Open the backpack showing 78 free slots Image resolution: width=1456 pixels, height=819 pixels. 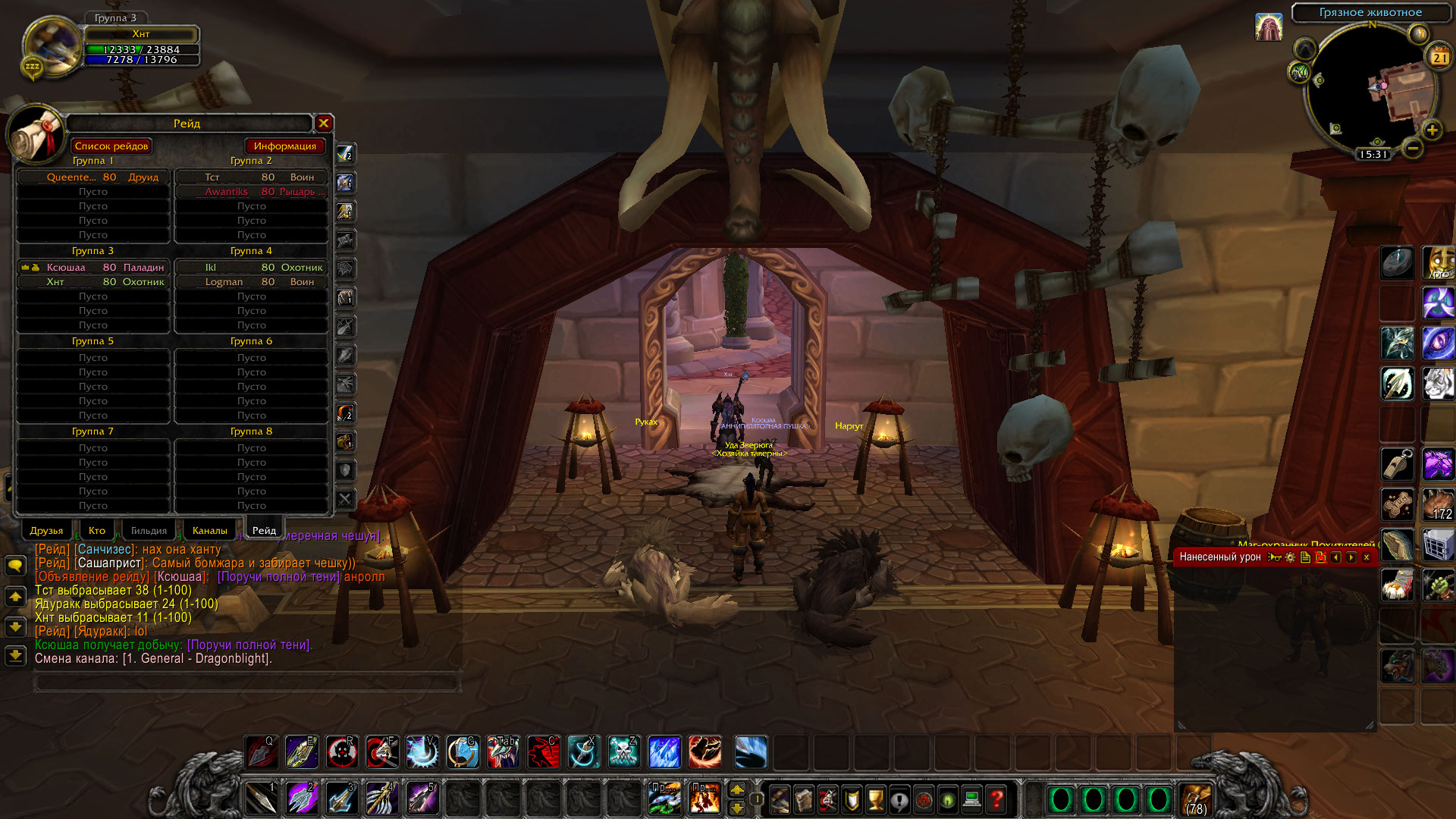click(x=1196, y=799)
